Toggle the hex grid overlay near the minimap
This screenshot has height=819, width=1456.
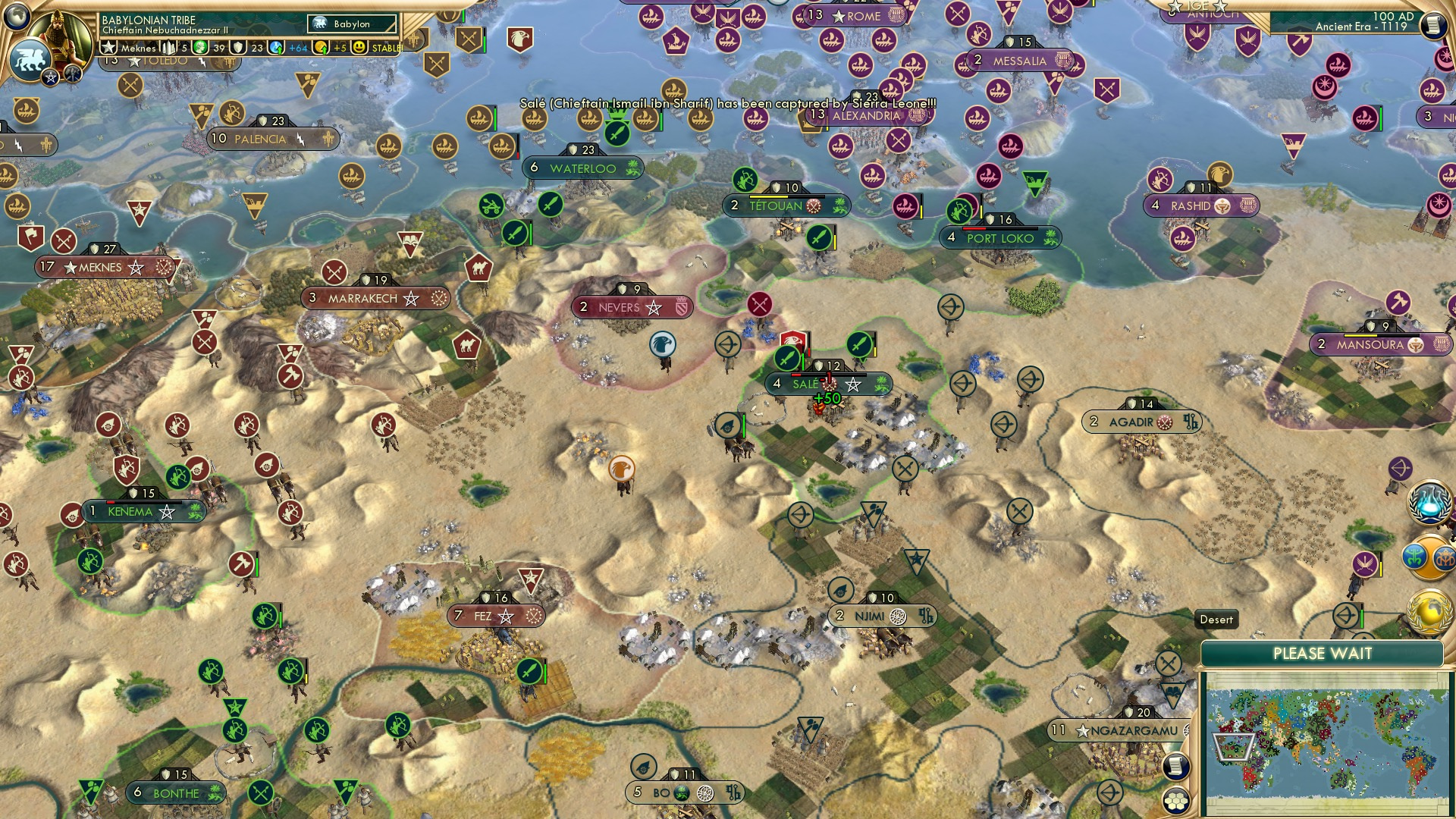click(x=1176, y=801)
